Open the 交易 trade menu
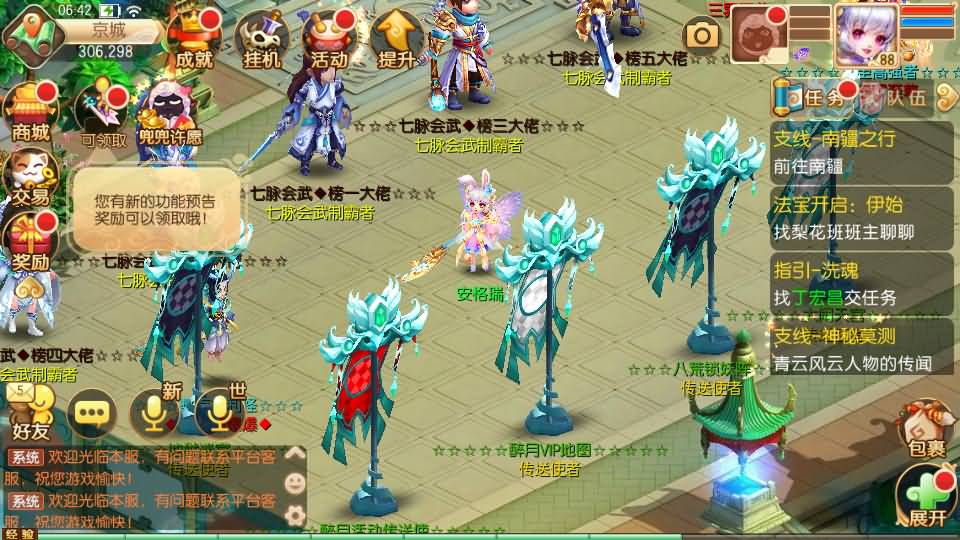 tap(30, 178)
